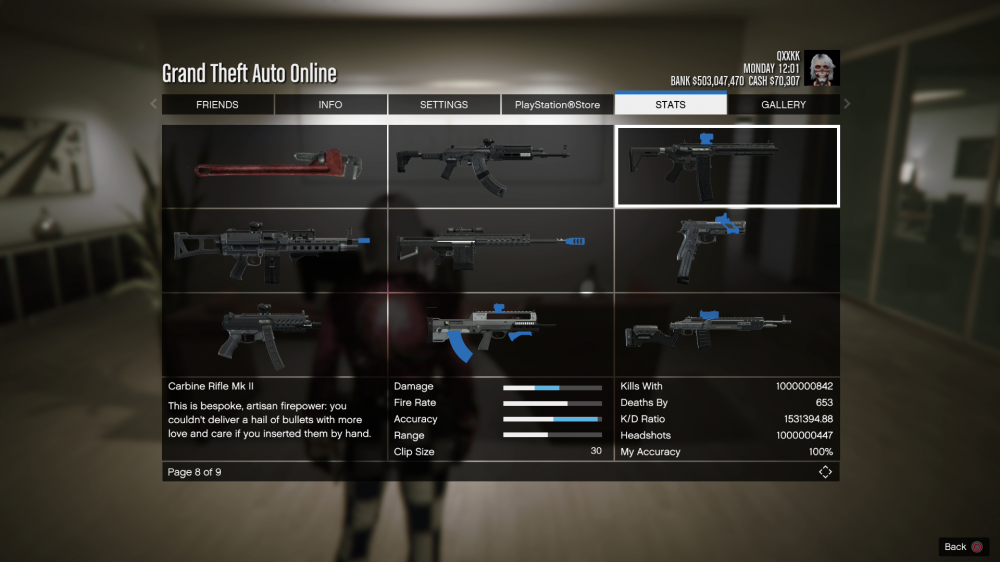This screenshot has width=1000, height=562.
Task: Select the STATS tab
Action: [x=670, y=105]
